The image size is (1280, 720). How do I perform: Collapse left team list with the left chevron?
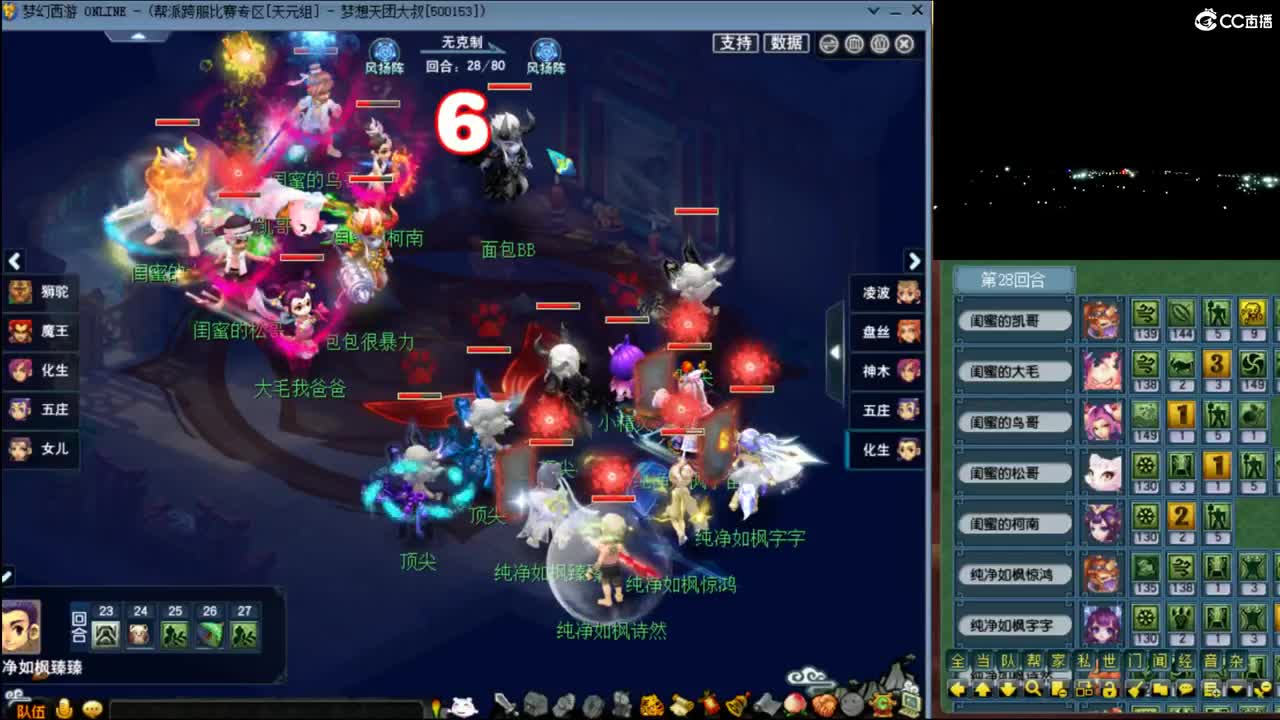pos(14,262)
